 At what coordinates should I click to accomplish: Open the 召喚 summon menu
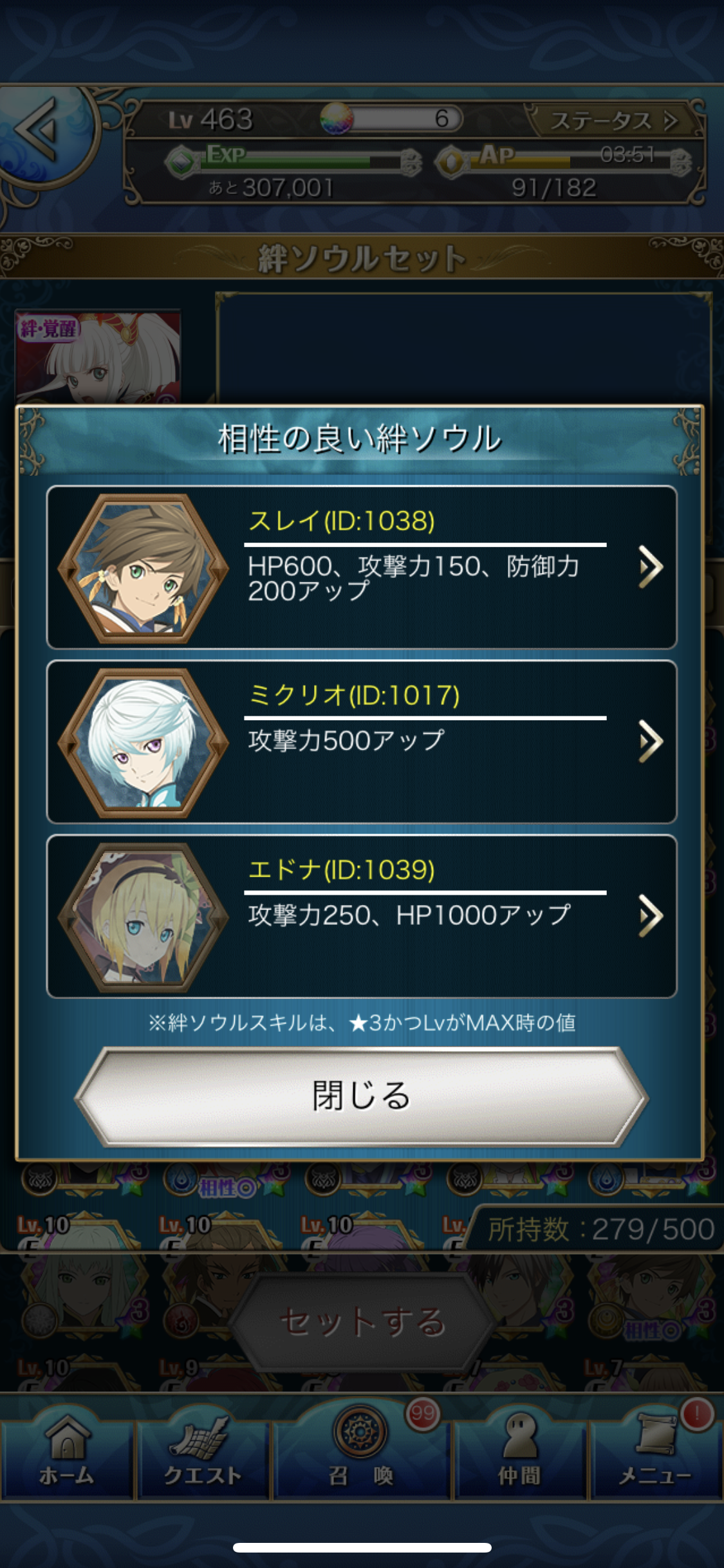pos(361,1448)
